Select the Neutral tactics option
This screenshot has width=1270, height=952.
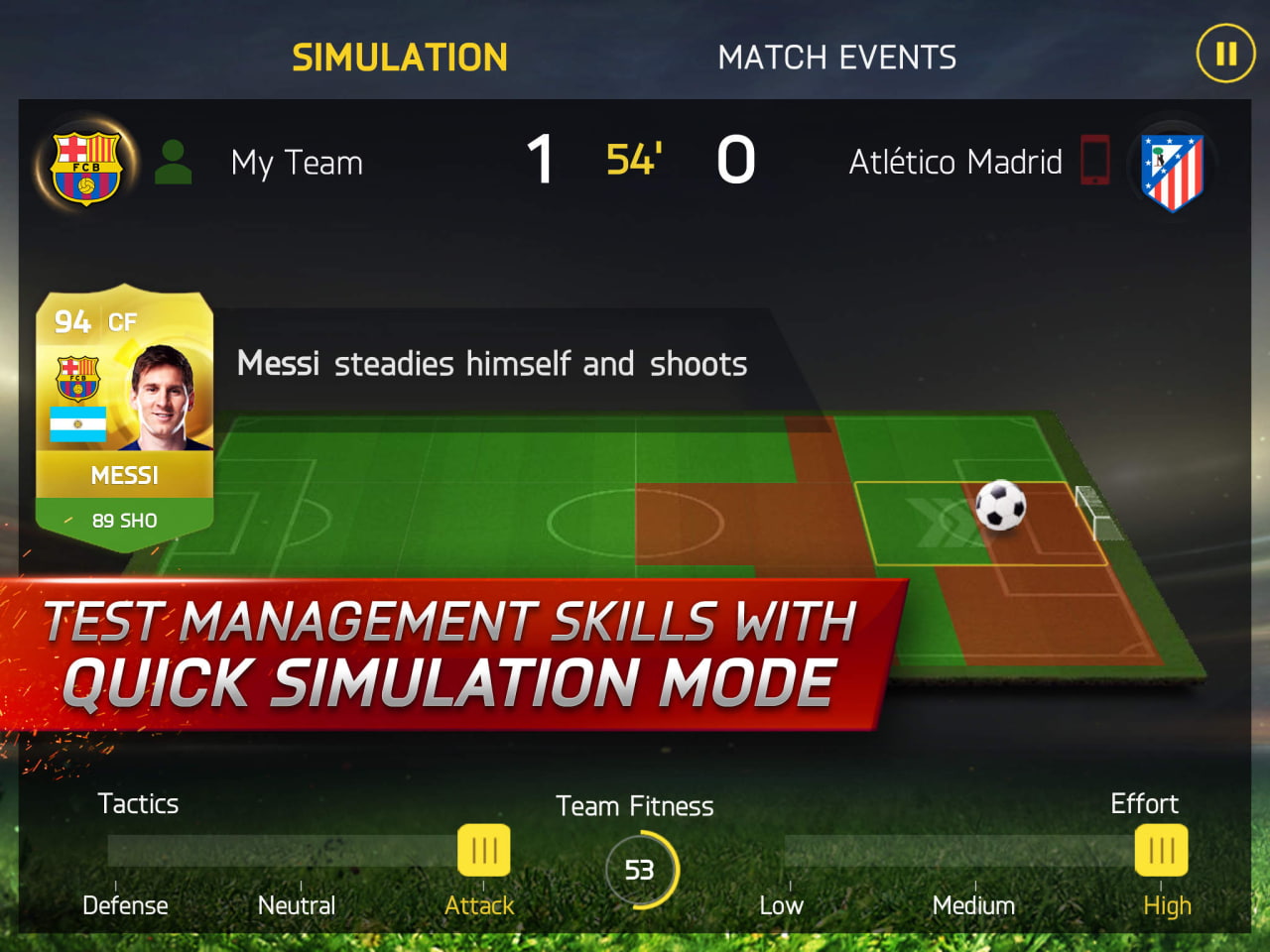[x=297, y=904]
